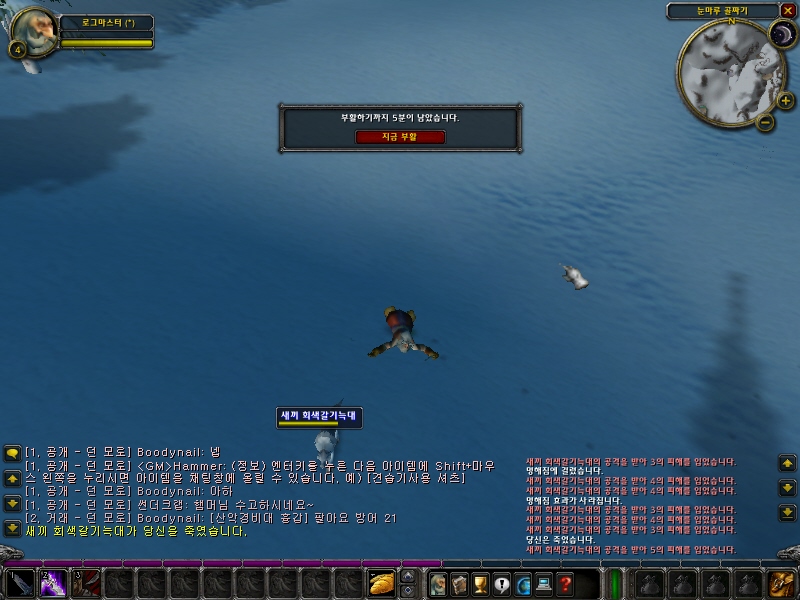Activate the first action bar attack slot
The width and height of the screenshot is (800, 600).
pyautogui.click(x=20, y=583)
